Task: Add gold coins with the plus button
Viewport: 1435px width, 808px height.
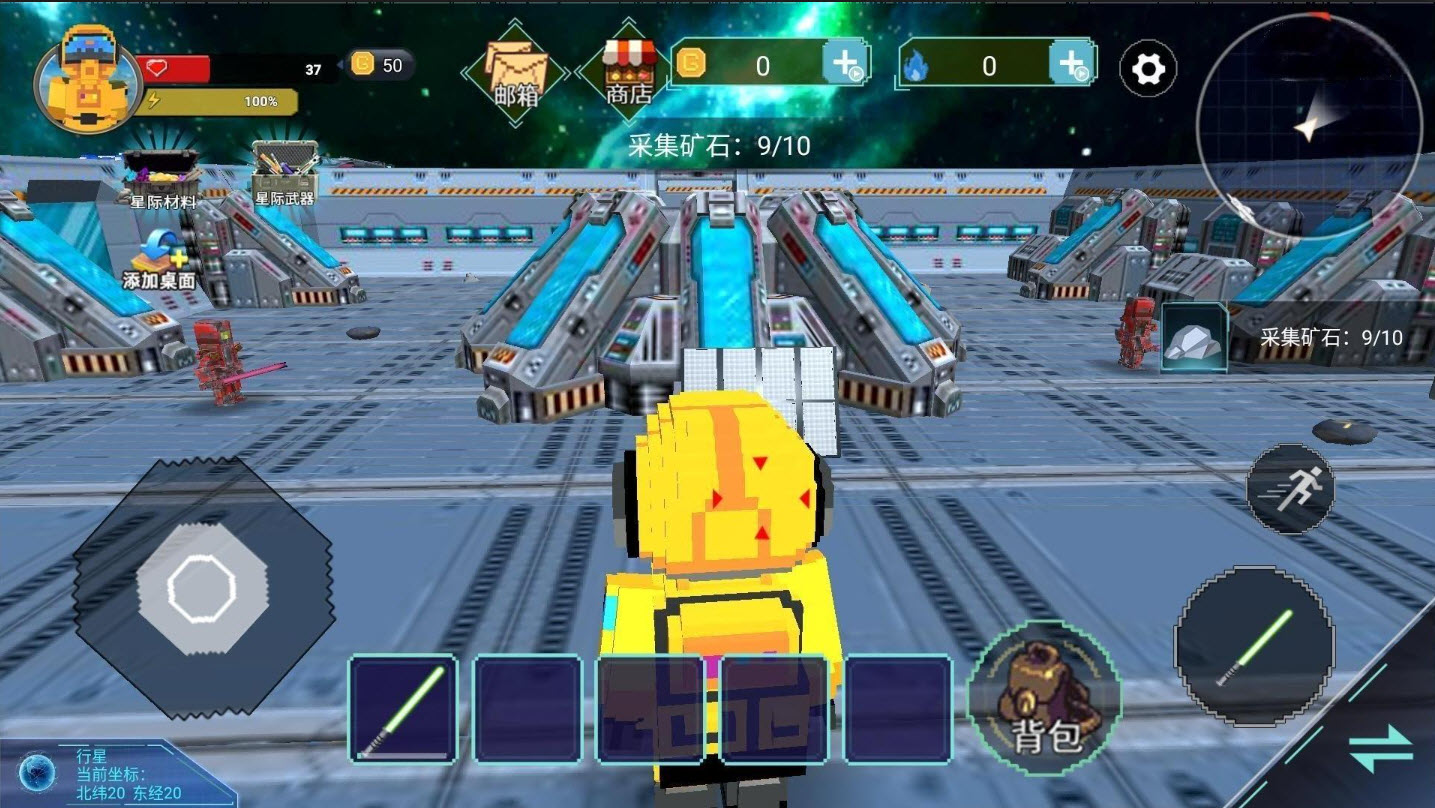Action: 844,64
